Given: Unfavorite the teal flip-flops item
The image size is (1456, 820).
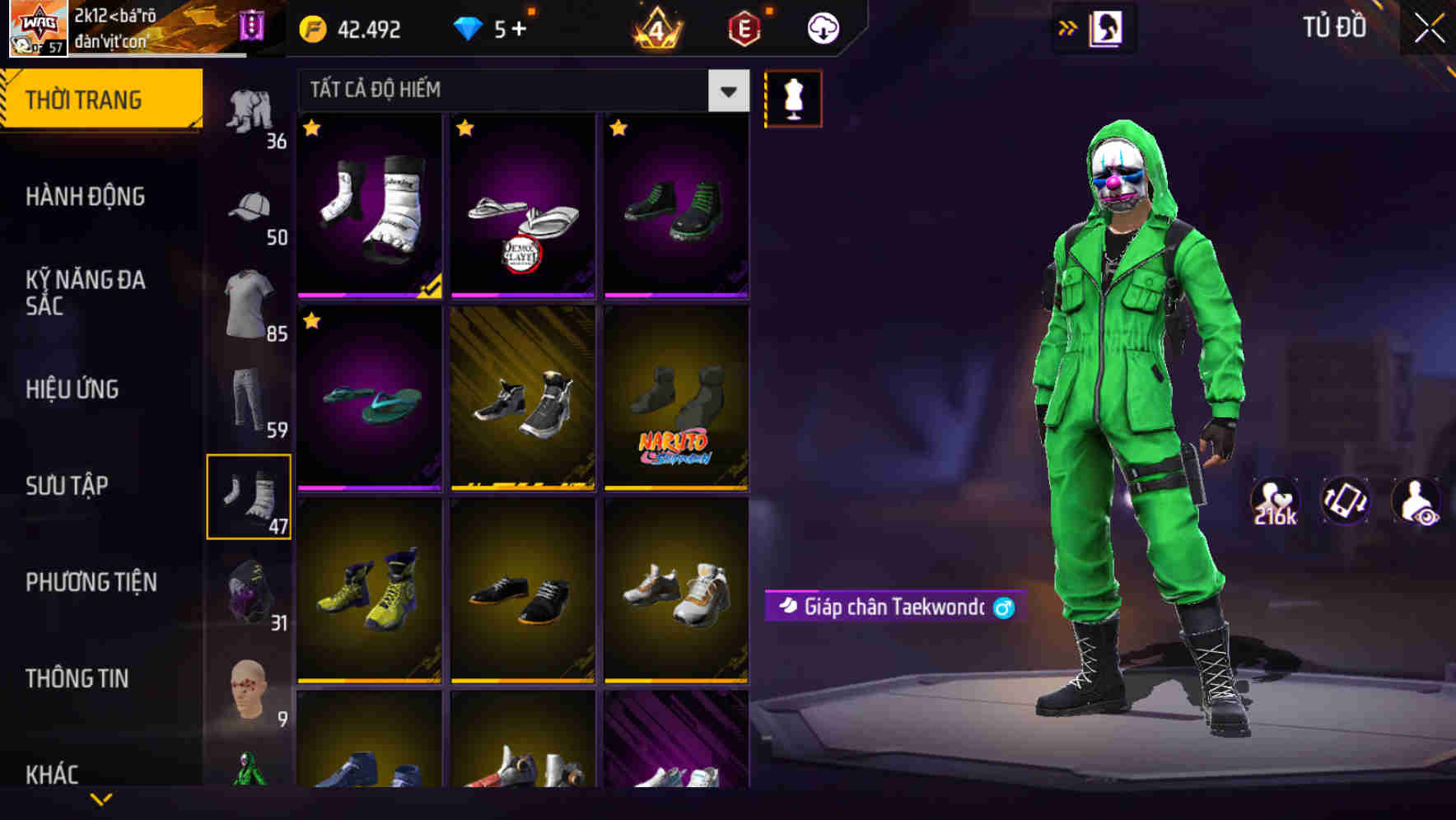Looking at the screenshot, I should (x=311, y=323).
